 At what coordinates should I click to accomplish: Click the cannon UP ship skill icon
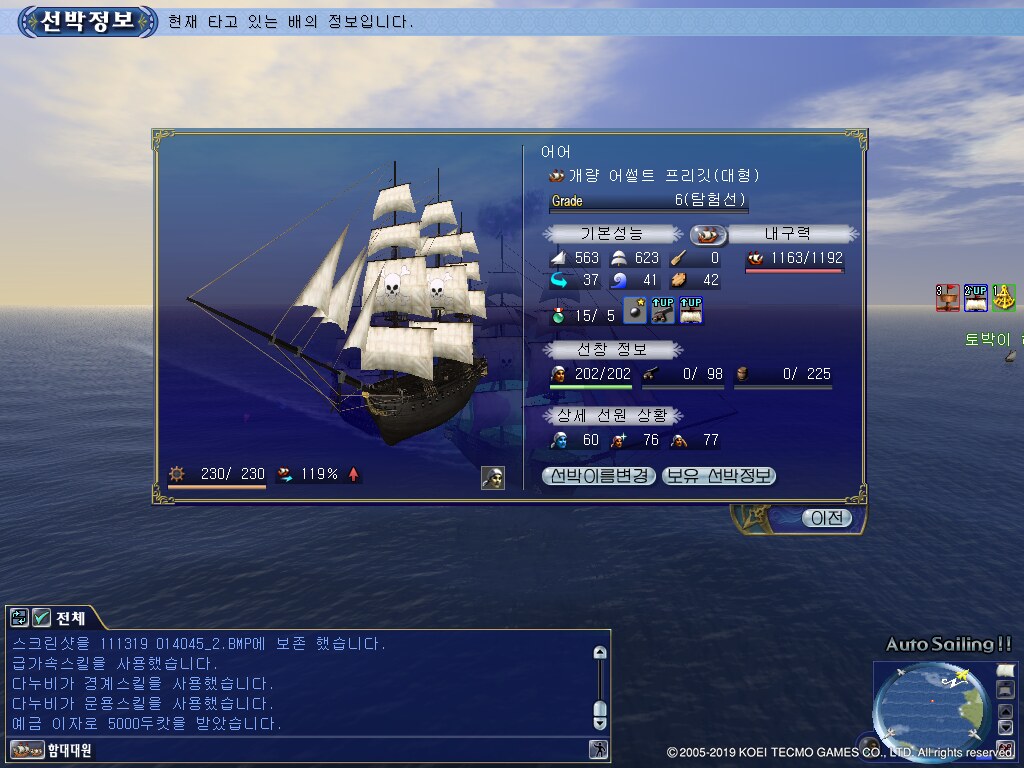pyautogui.click(x=662, y=311)
